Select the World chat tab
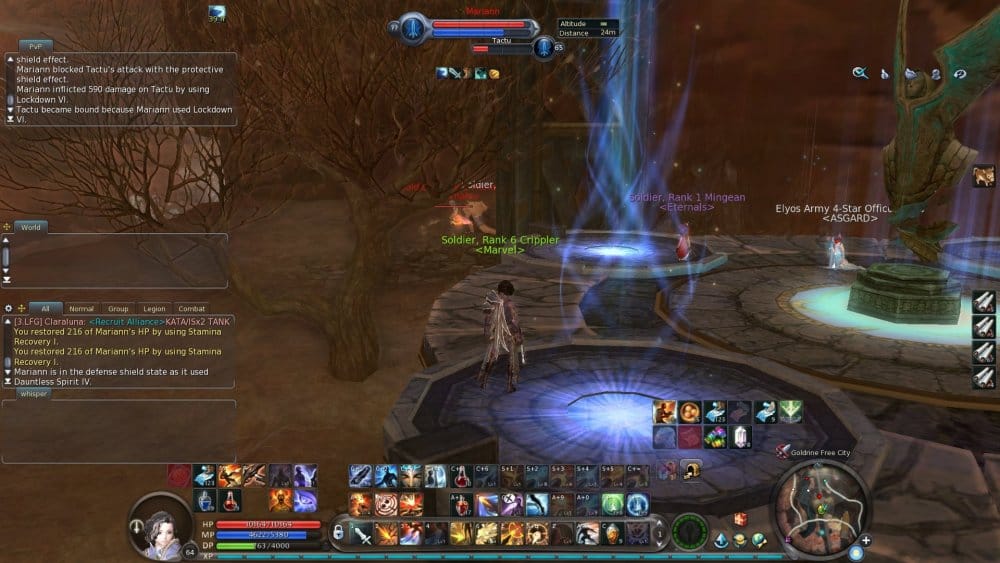 [31, 227]
